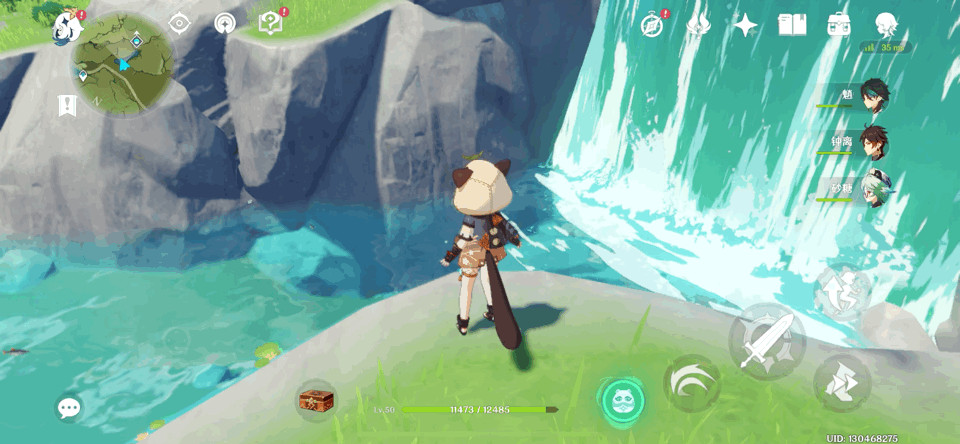Open the four-pointed star wish icon
The width and height of the screenshot is (960, 444).
pos(745,25)
